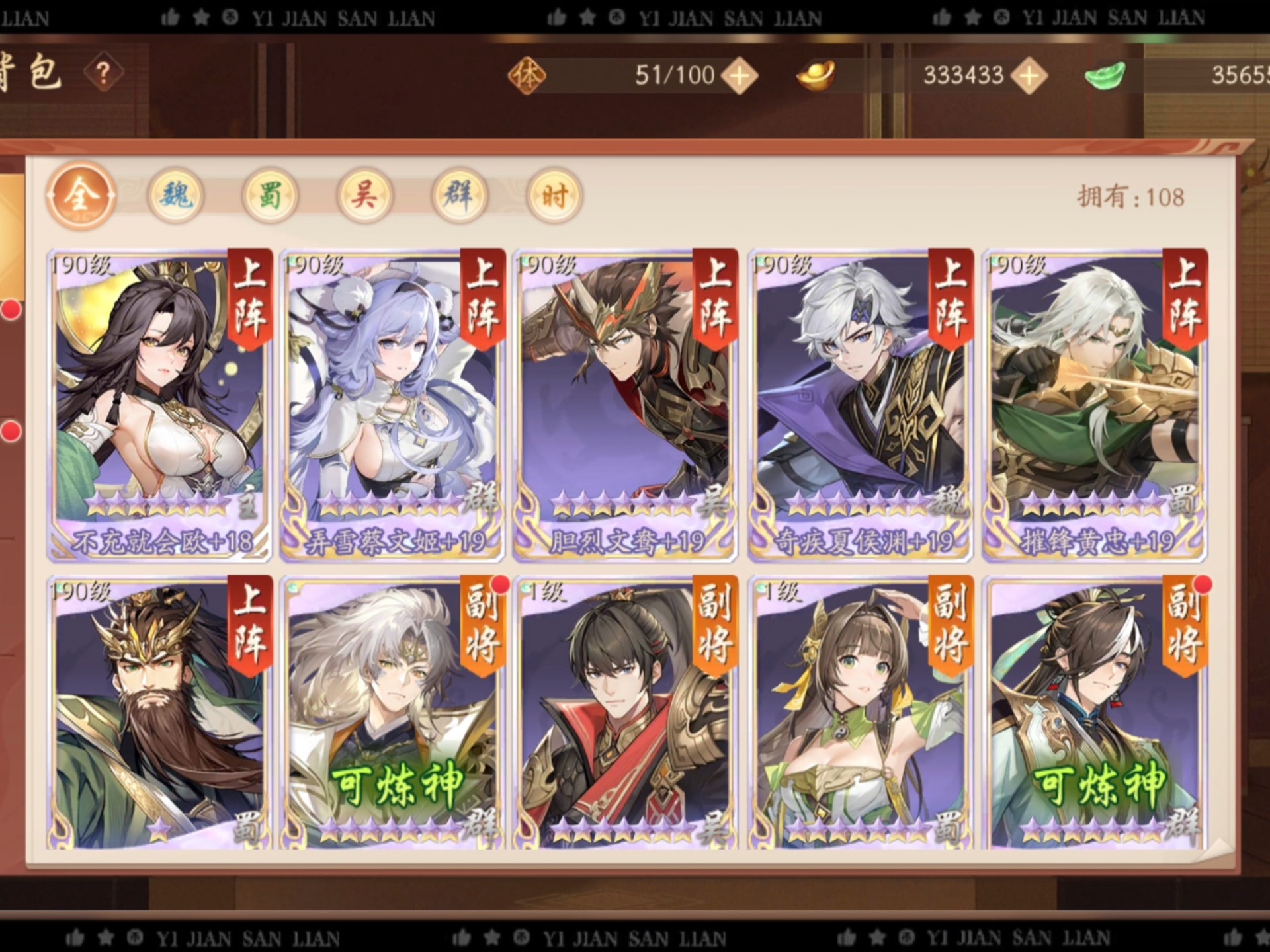Open the white-haired 群 hero marked 可炼神
Image resolution: width=1270 pixels, height=952 pixels.
[x=392, y=714]
